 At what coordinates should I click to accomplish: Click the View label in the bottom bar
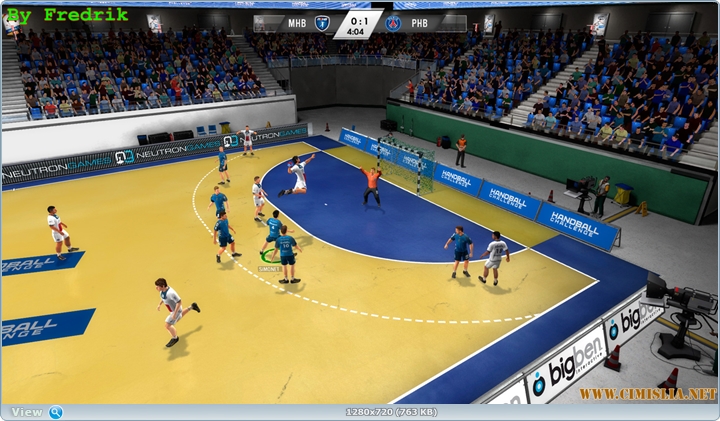[27, 412]
